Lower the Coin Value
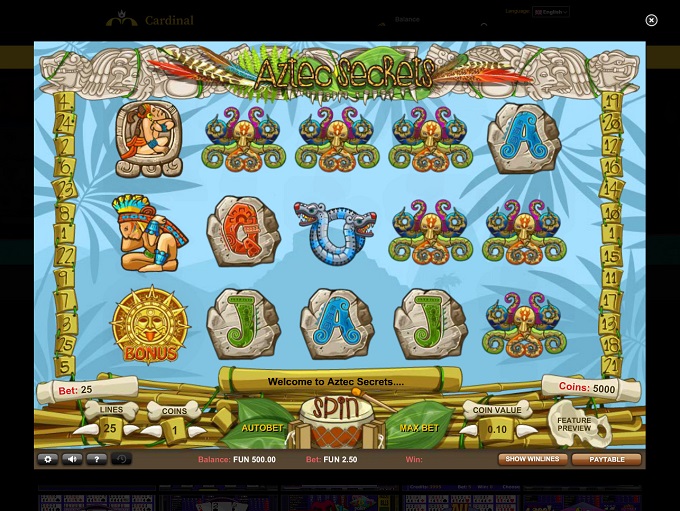Screen dimensions: 680x511 click(x=466, y=430)
